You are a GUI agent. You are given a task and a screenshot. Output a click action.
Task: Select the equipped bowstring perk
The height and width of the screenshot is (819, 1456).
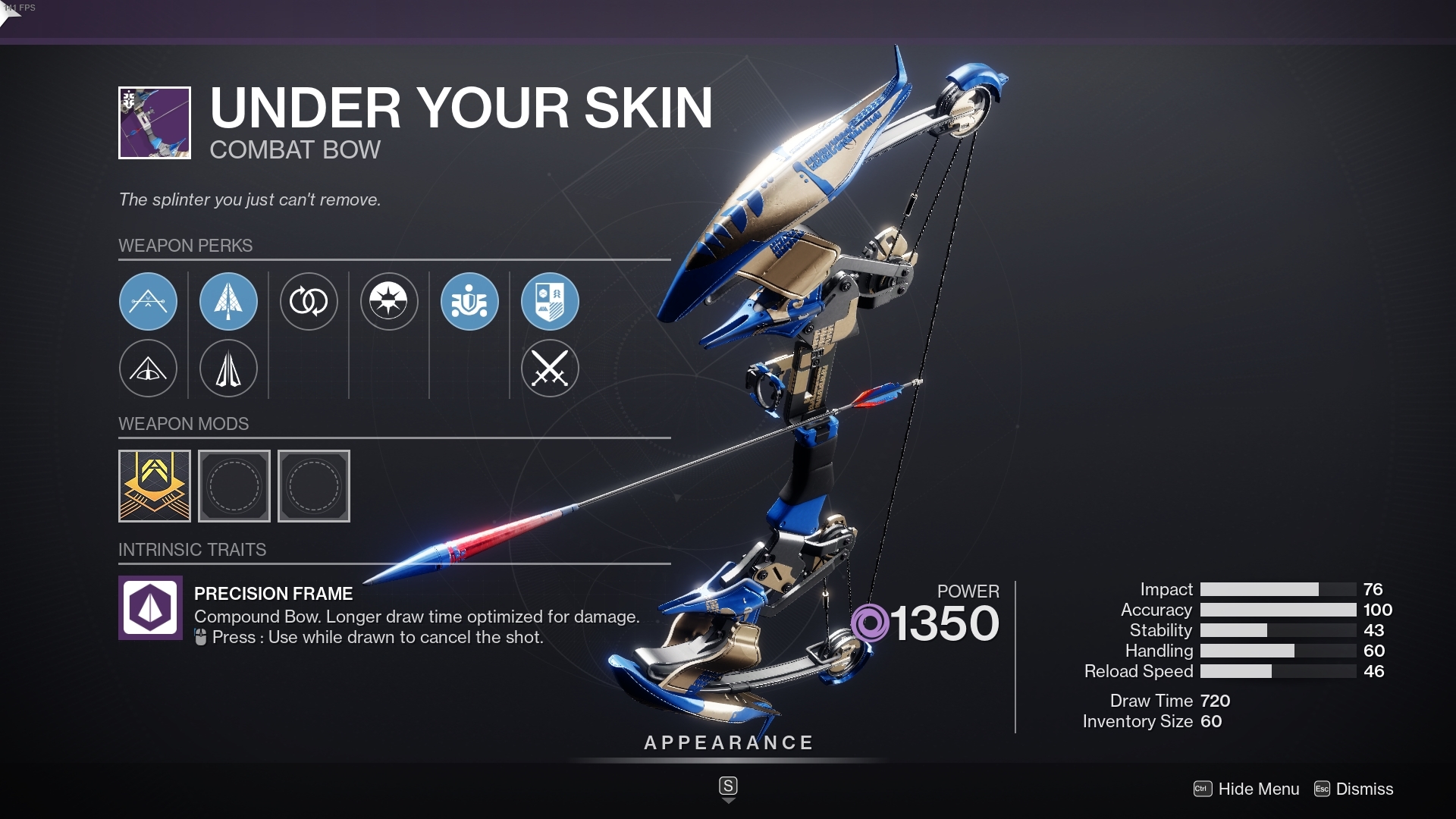[149, 301]
